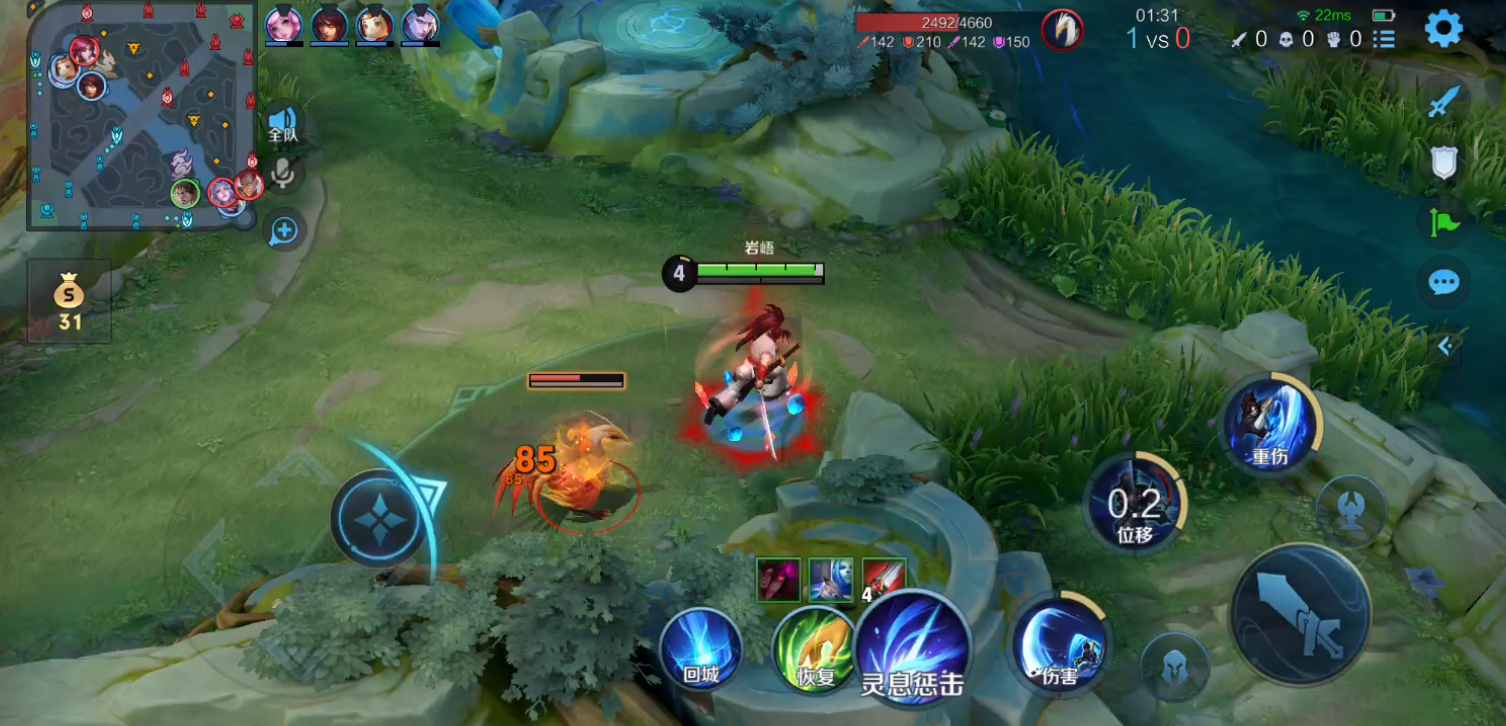Send the green flag gather signal
Screen dimensions: 1506x726
point(1444,222)
